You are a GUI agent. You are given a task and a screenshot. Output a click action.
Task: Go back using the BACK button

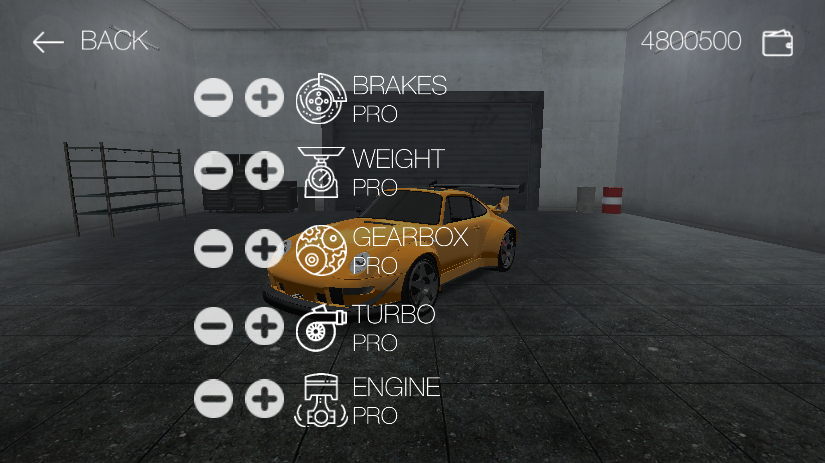click(x=90, y=41)
